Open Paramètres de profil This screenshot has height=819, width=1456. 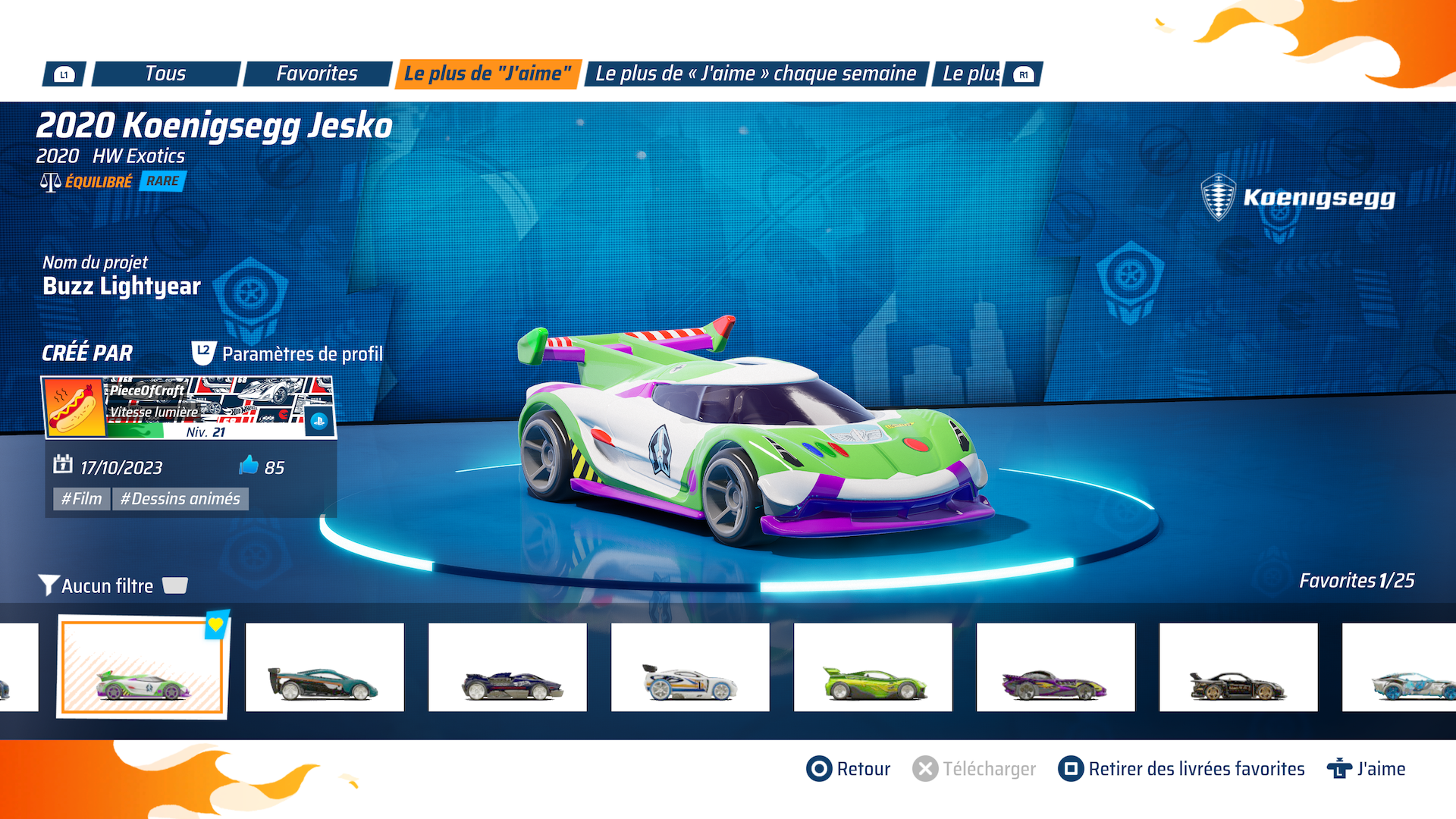288,353
